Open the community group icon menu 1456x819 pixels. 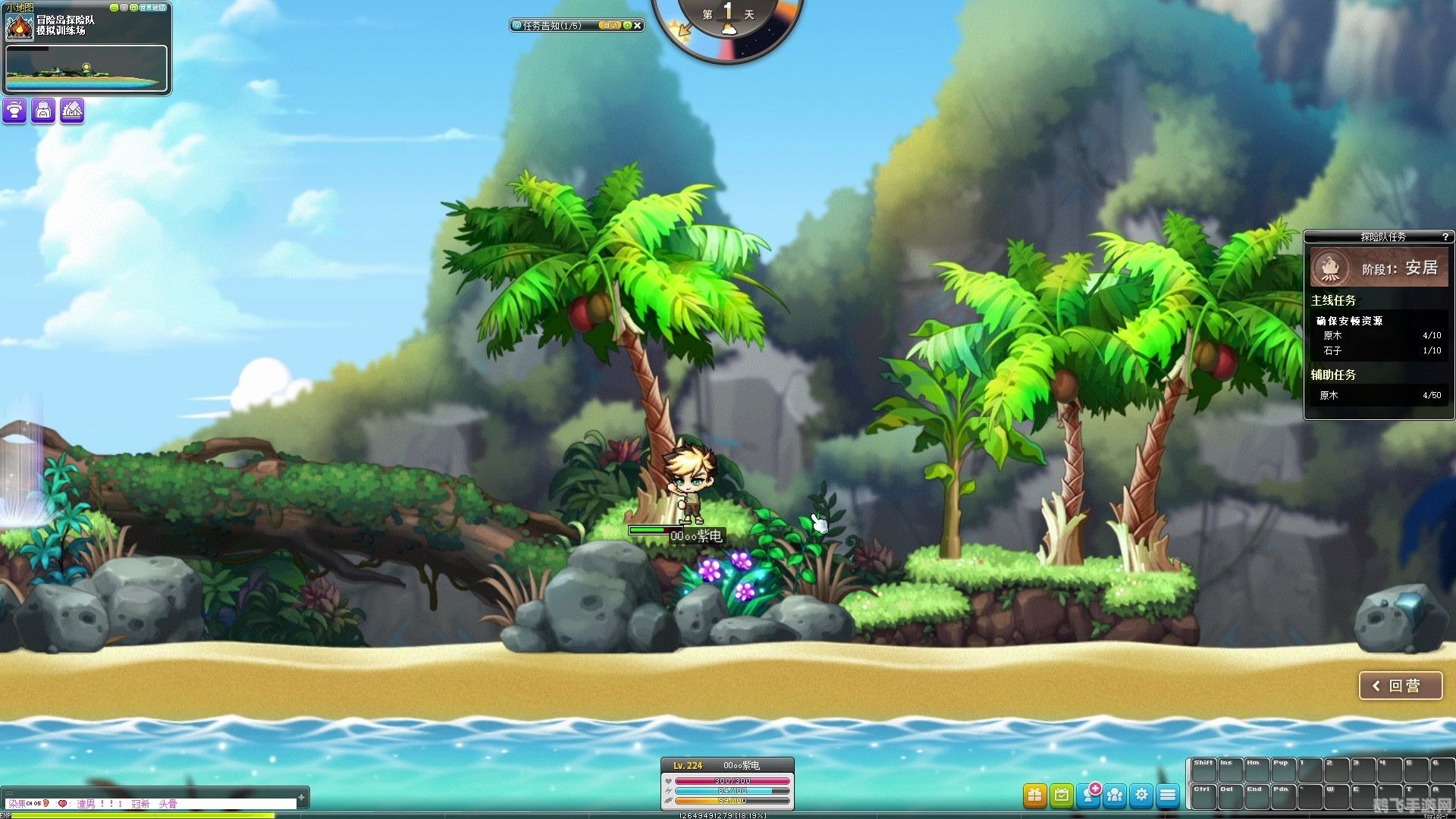coord(1115,795)
